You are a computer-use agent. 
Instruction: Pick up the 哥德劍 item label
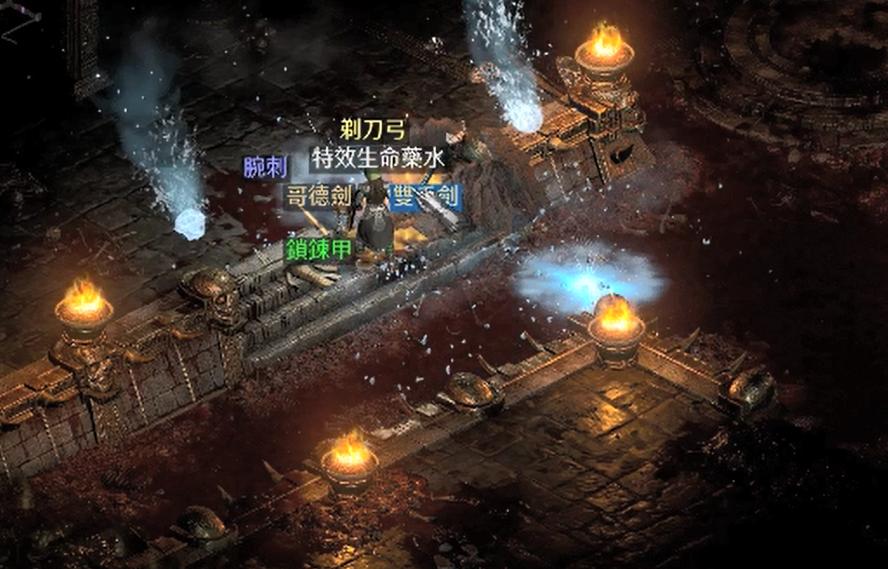[x=318, y=195]
